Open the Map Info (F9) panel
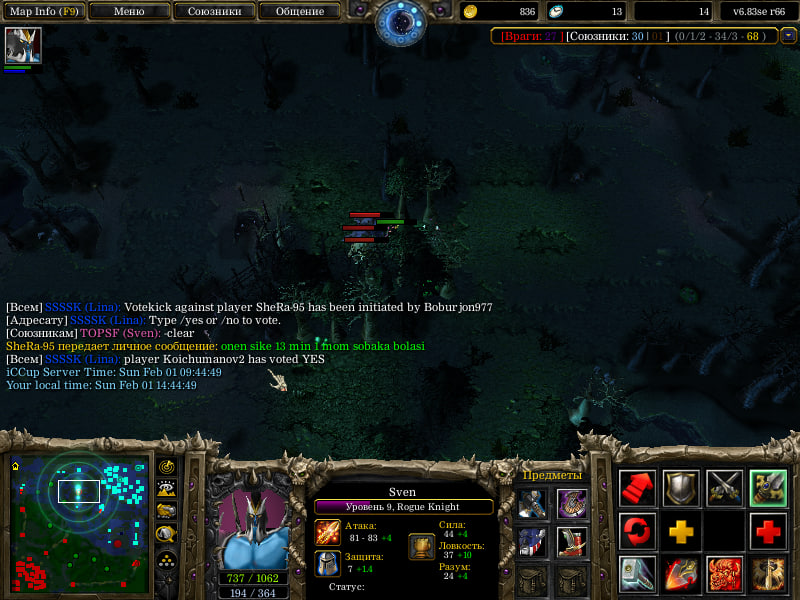This screenshot has width=800, height=600. point(44,11)
